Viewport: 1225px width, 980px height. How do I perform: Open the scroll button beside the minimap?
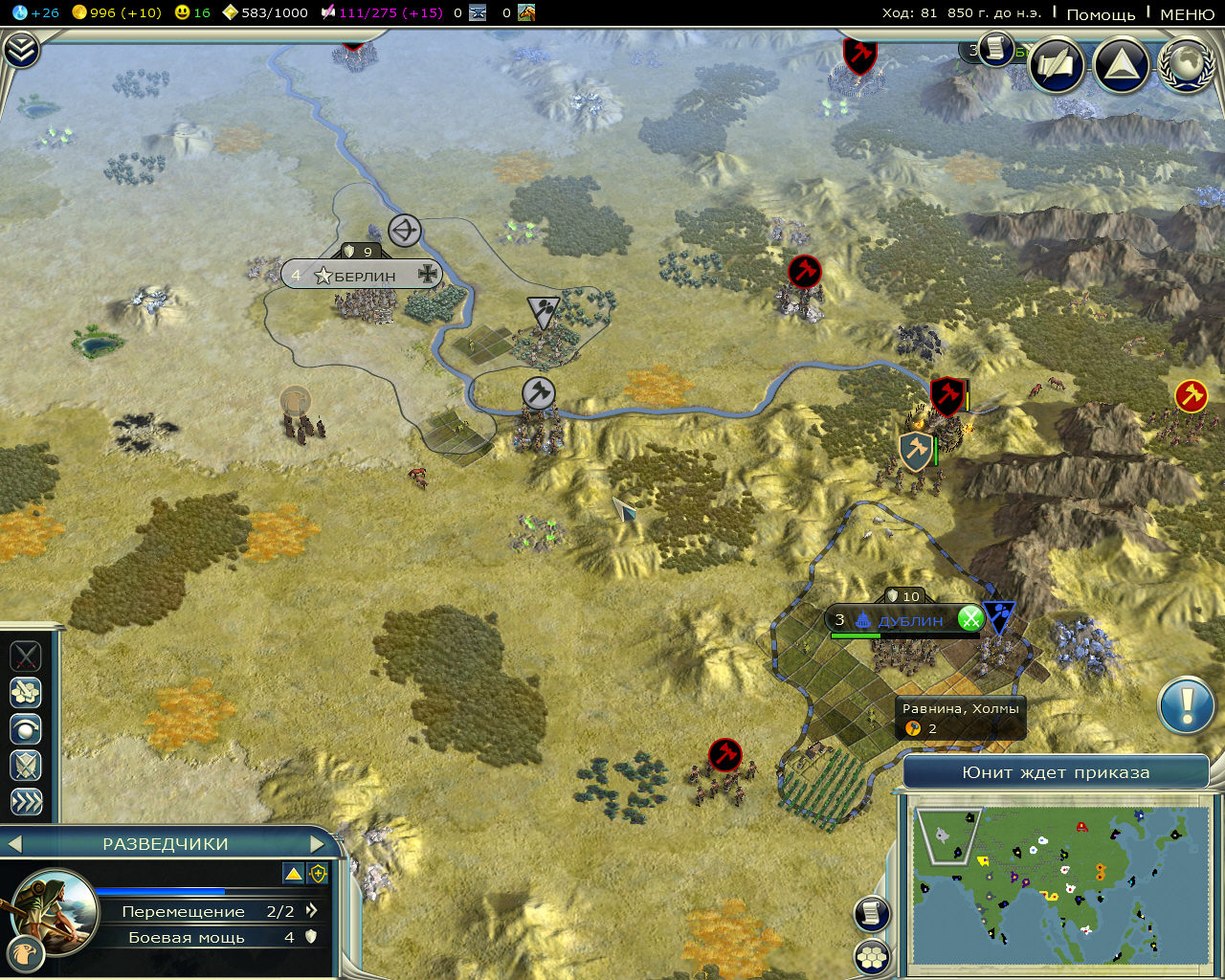(x=871, y=914)
